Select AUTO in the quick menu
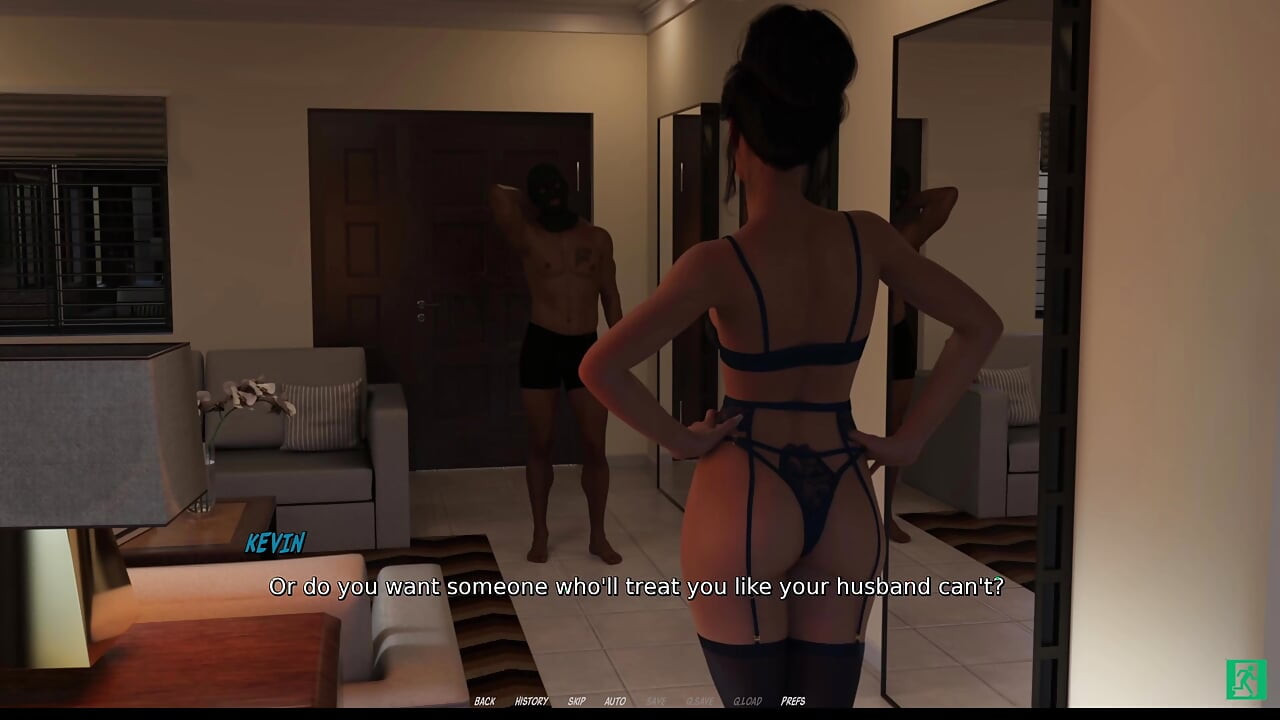 point(614,701)
